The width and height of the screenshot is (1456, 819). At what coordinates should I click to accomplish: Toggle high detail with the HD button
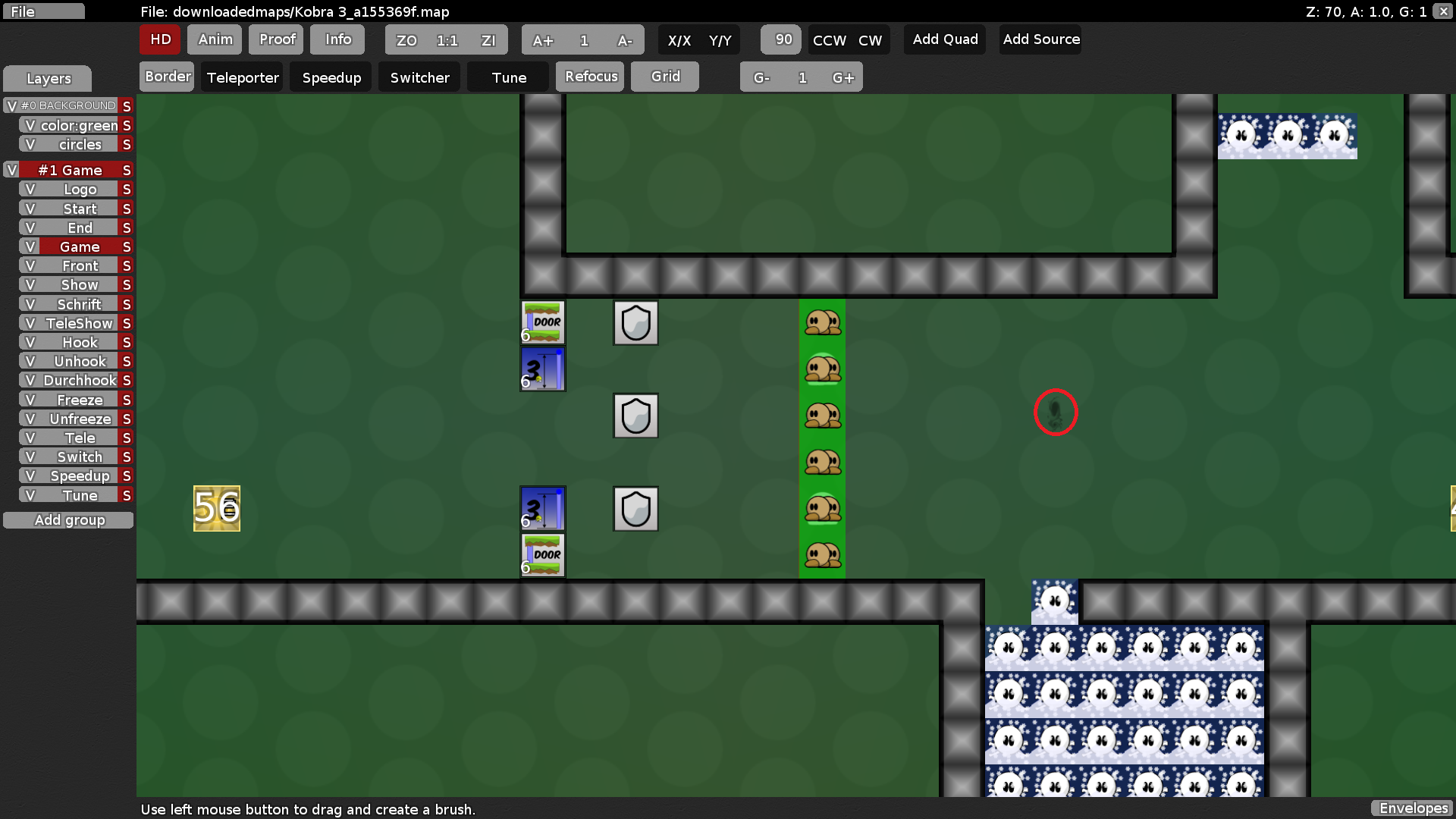[159, 39]
